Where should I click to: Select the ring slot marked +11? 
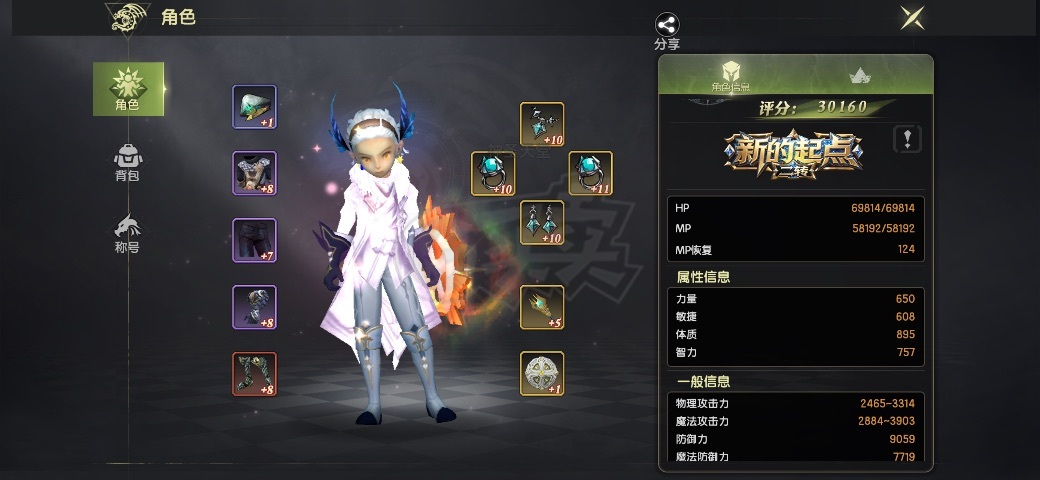(x=590, y=173)
